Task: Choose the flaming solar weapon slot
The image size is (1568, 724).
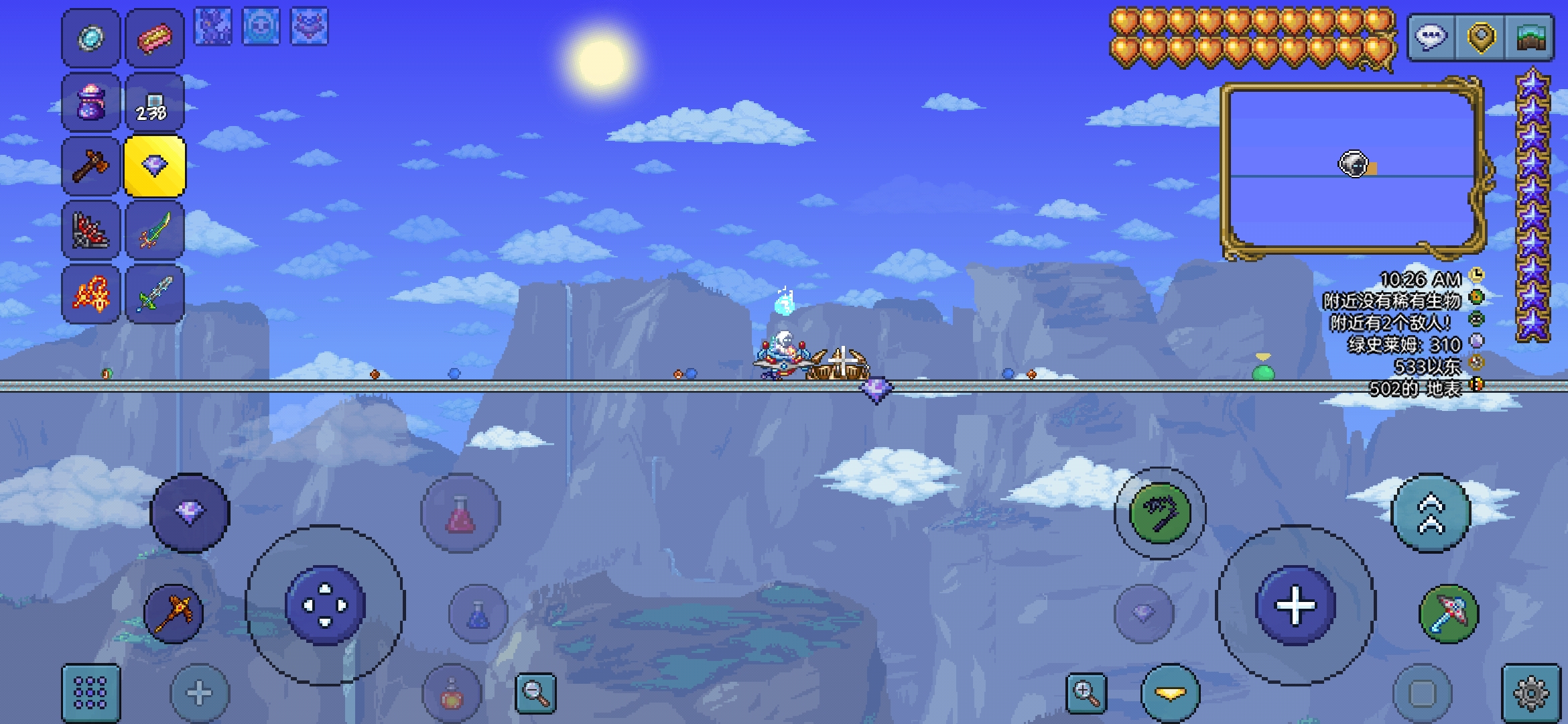Action: [90, 294]
